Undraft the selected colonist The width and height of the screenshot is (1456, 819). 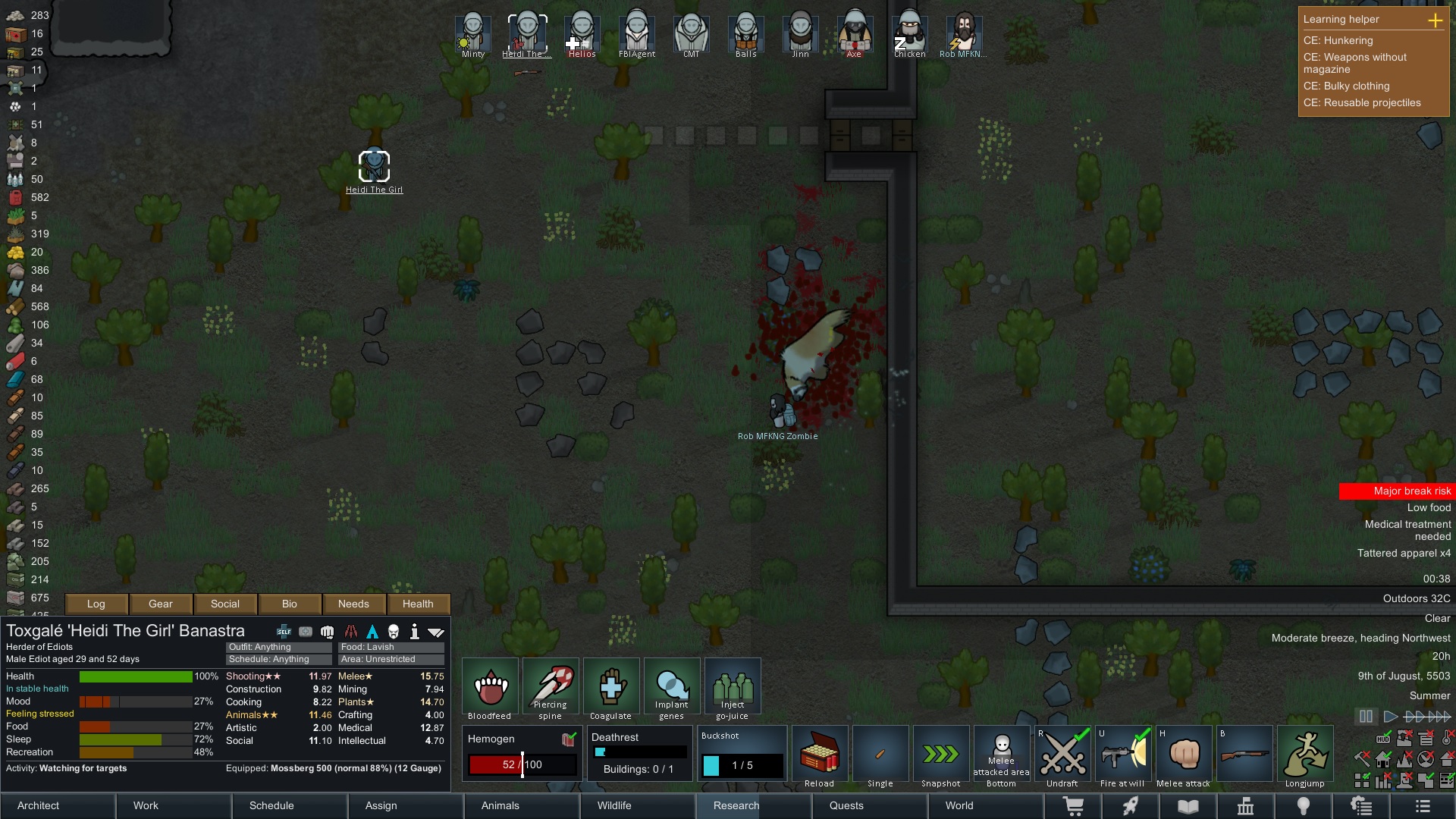[1062, 757]
